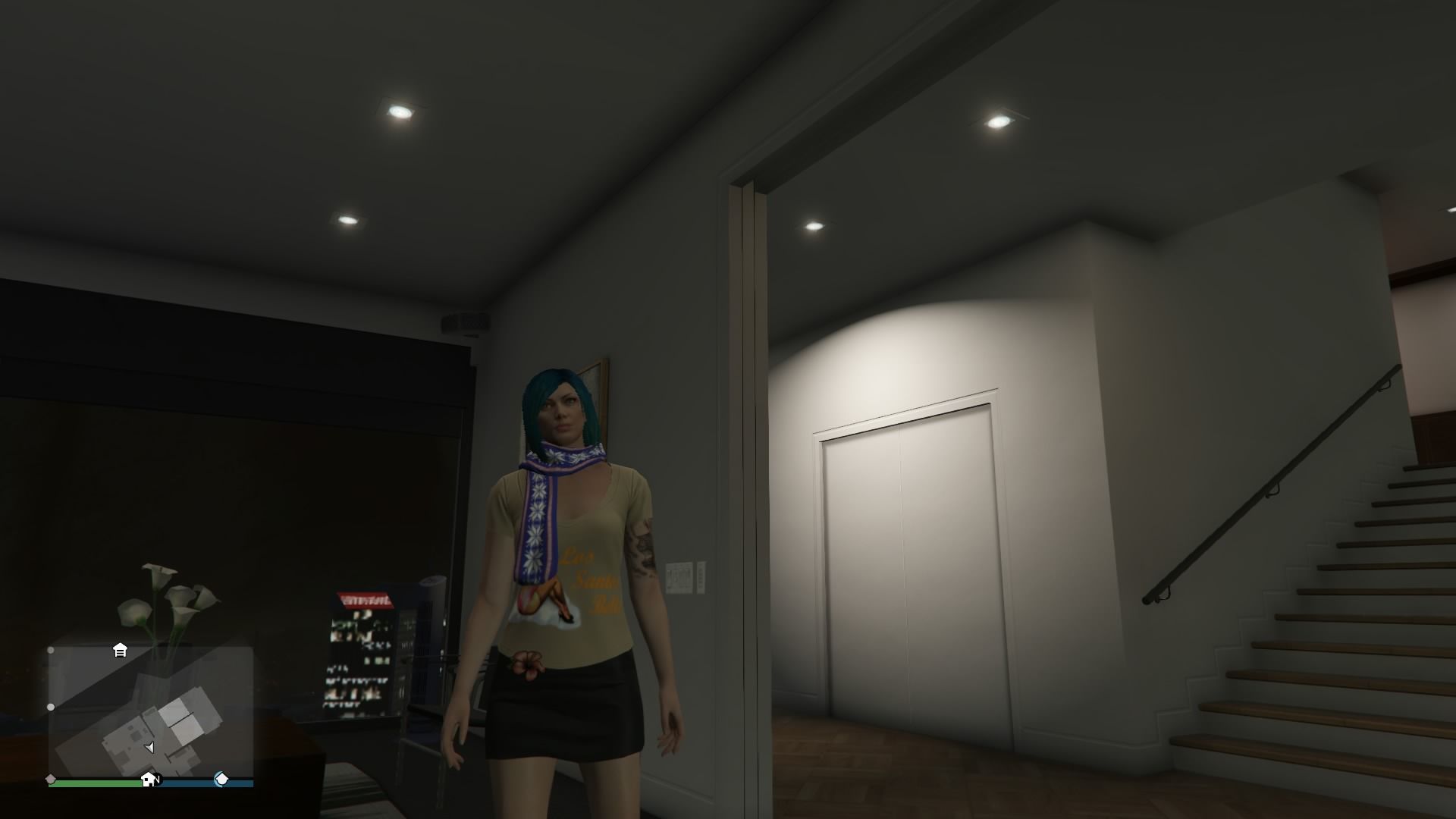Toggle the upper light switch beside the doorway

(x=679, y=570)
